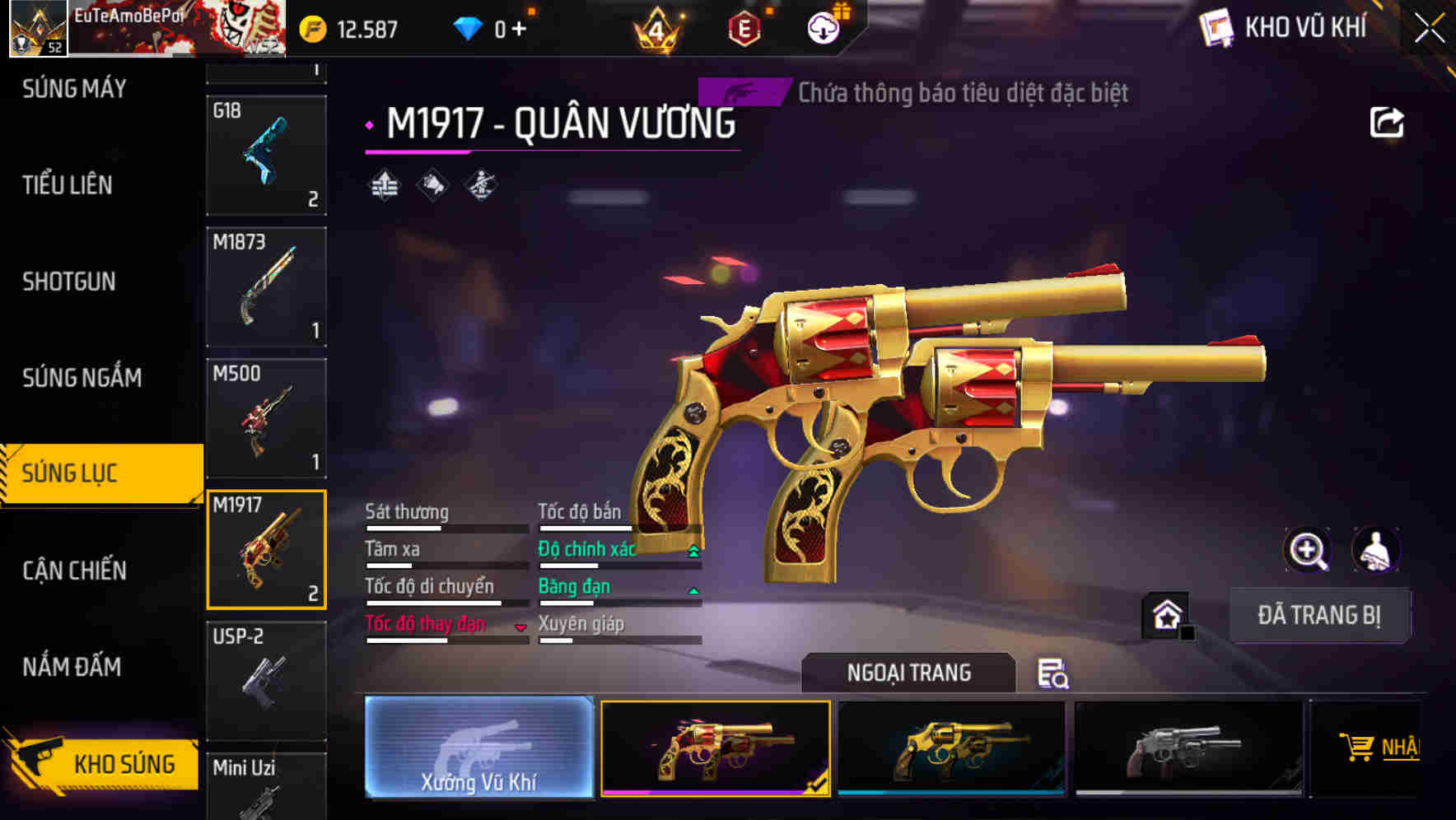Select the SHOTGUN category in the sidebar
Image resolution: width=1456 pixels, height=820 pixels.
(x=69, y=282)
